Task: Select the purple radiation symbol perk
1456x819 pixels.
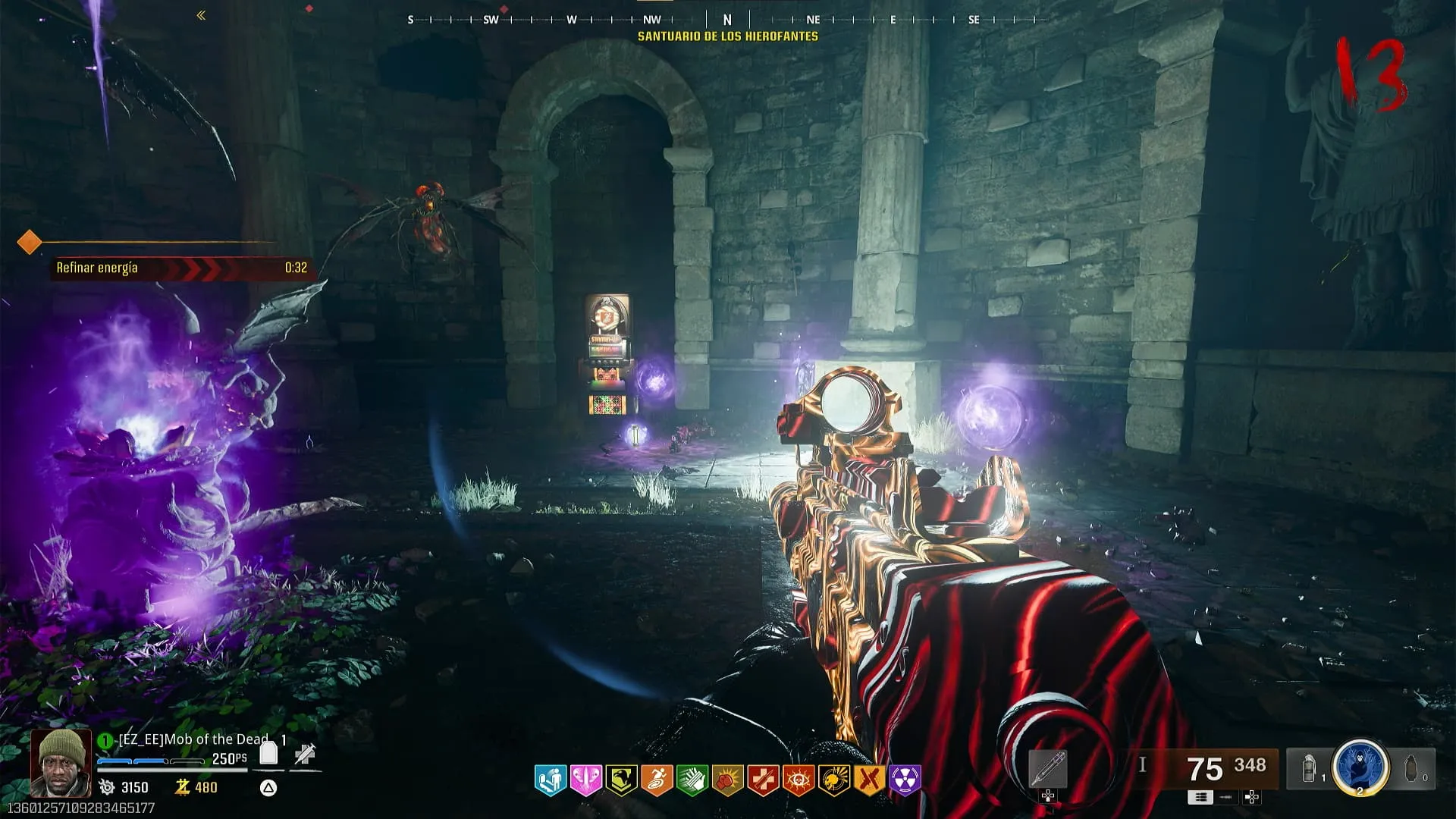Action: tap(905, 779)
